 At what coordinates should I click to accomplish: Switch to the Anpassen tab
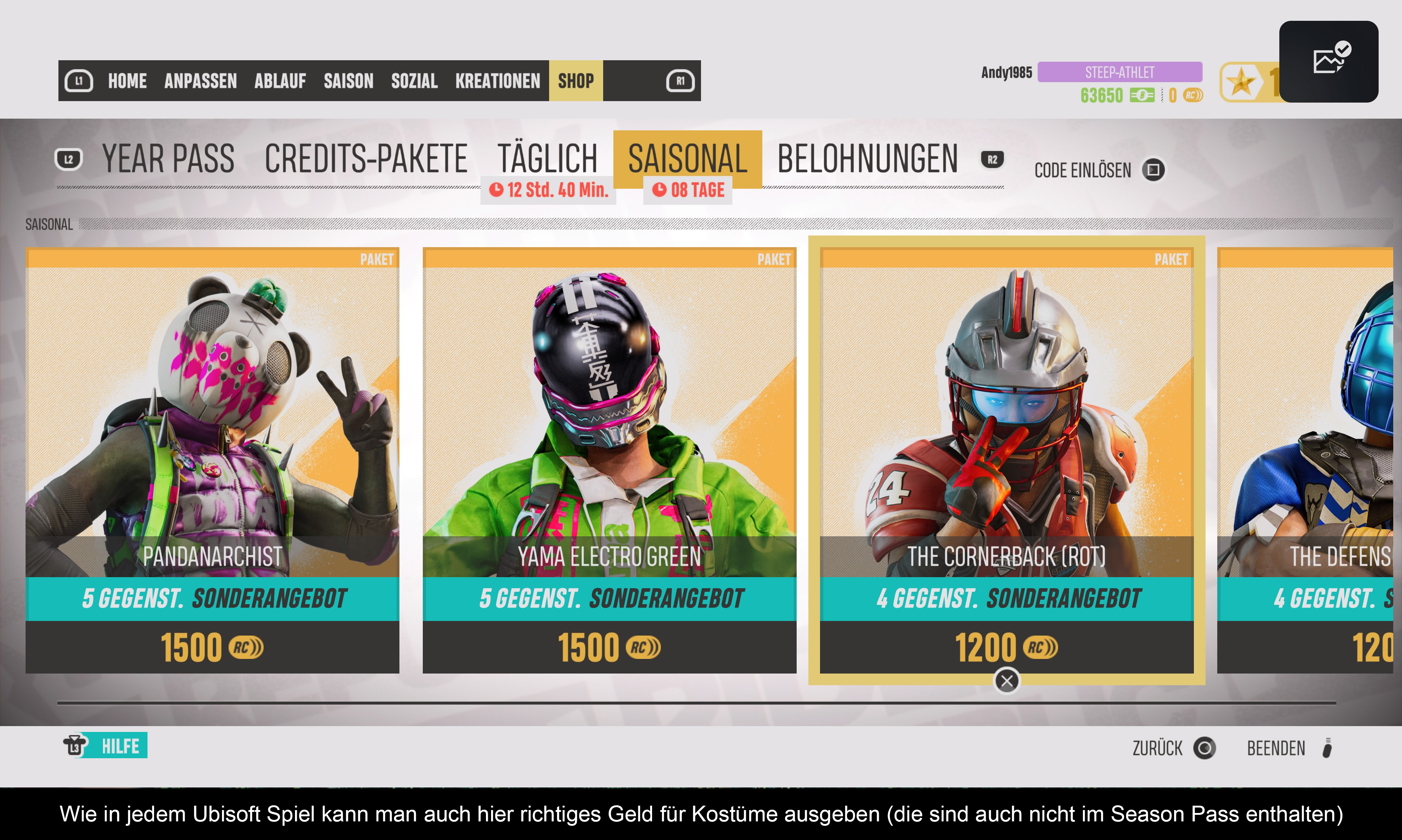tap(200, 81)
